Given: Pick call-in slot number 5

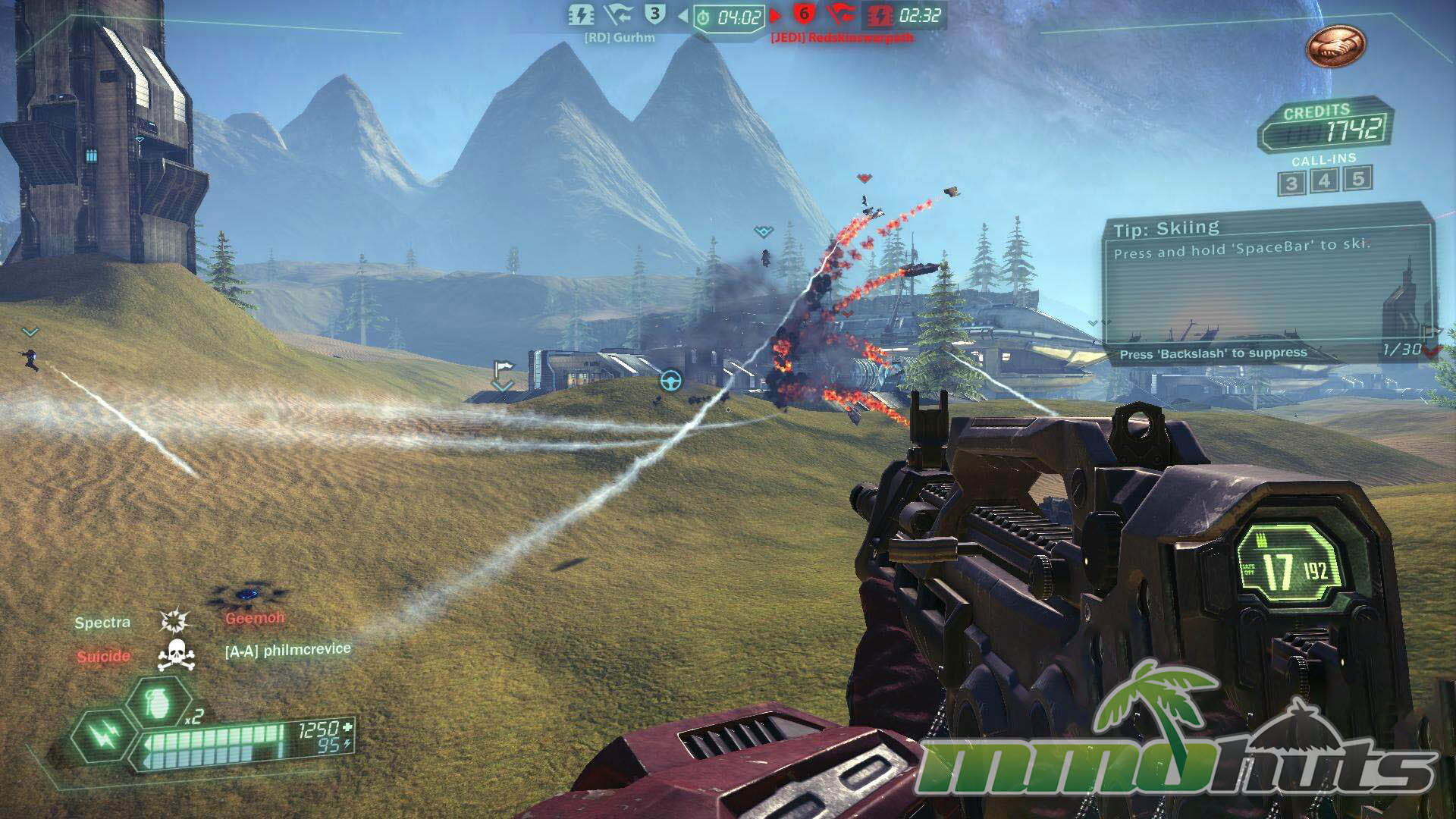Looking at the screenshot, I should 1358,179.
